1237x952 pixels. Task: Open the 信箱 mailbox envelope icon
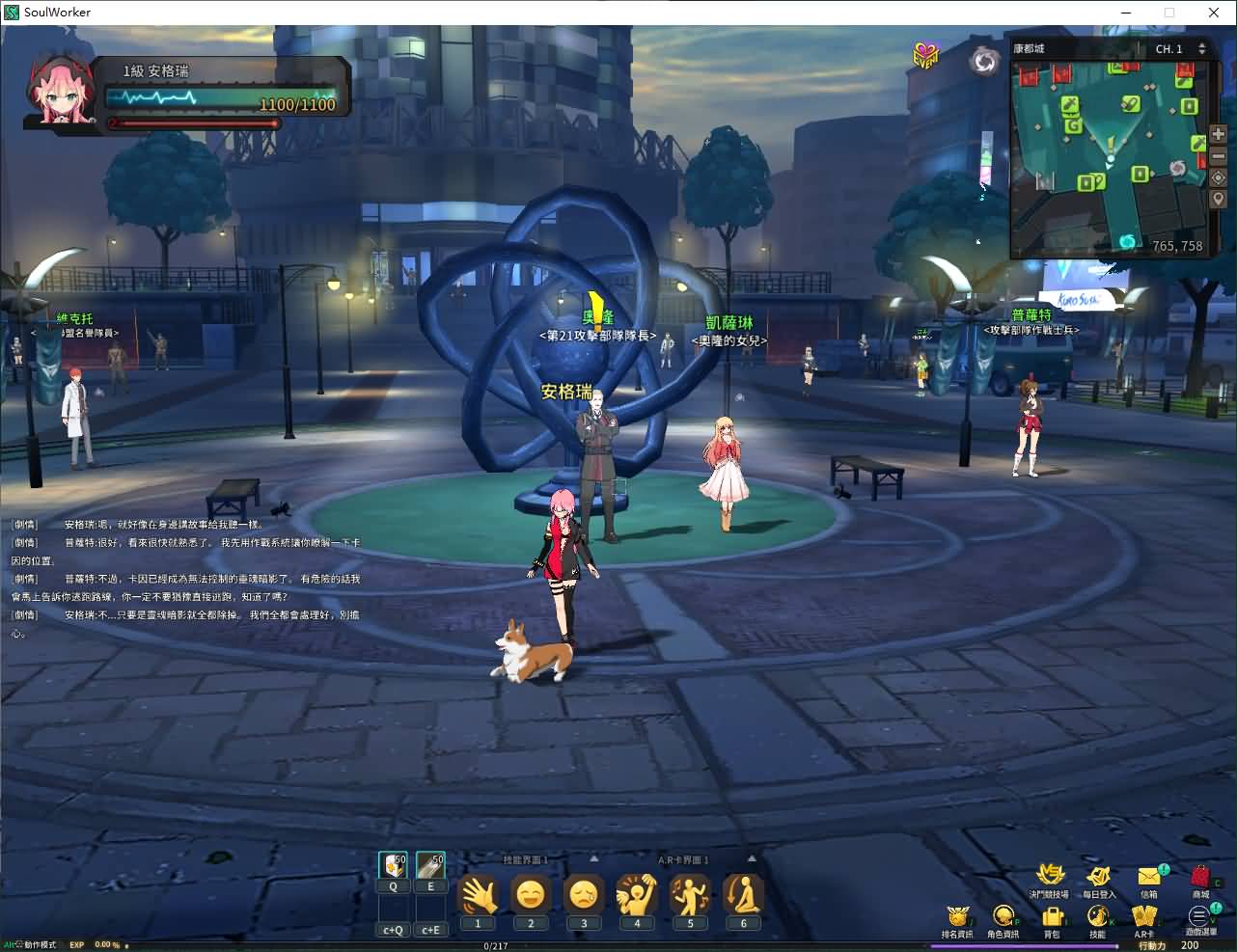1149,877
